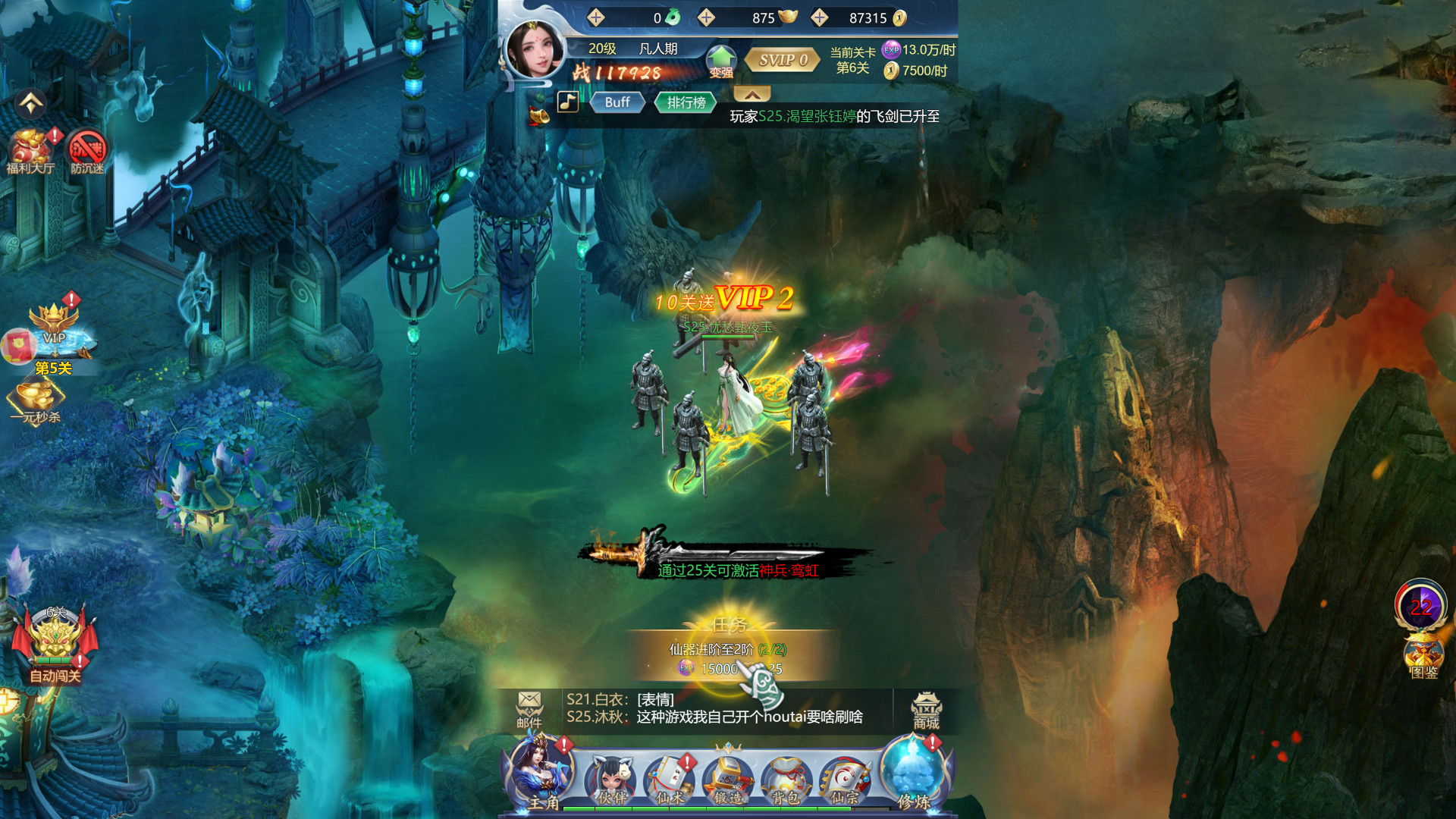The height and width of the screenshot is (819, 1456).
Task: Expand the jade currency panel with its plus button
Action: pos(596,15)
